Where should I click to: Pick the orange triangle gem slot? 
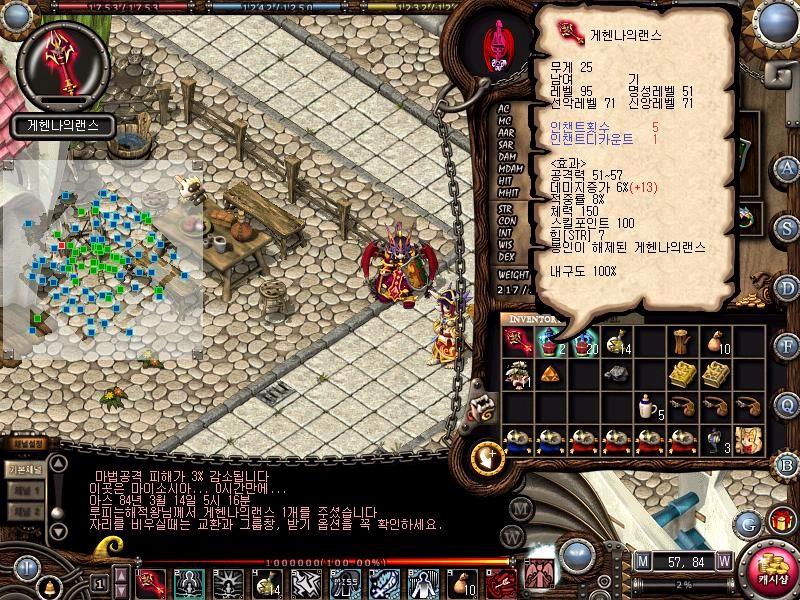[550, 374]
